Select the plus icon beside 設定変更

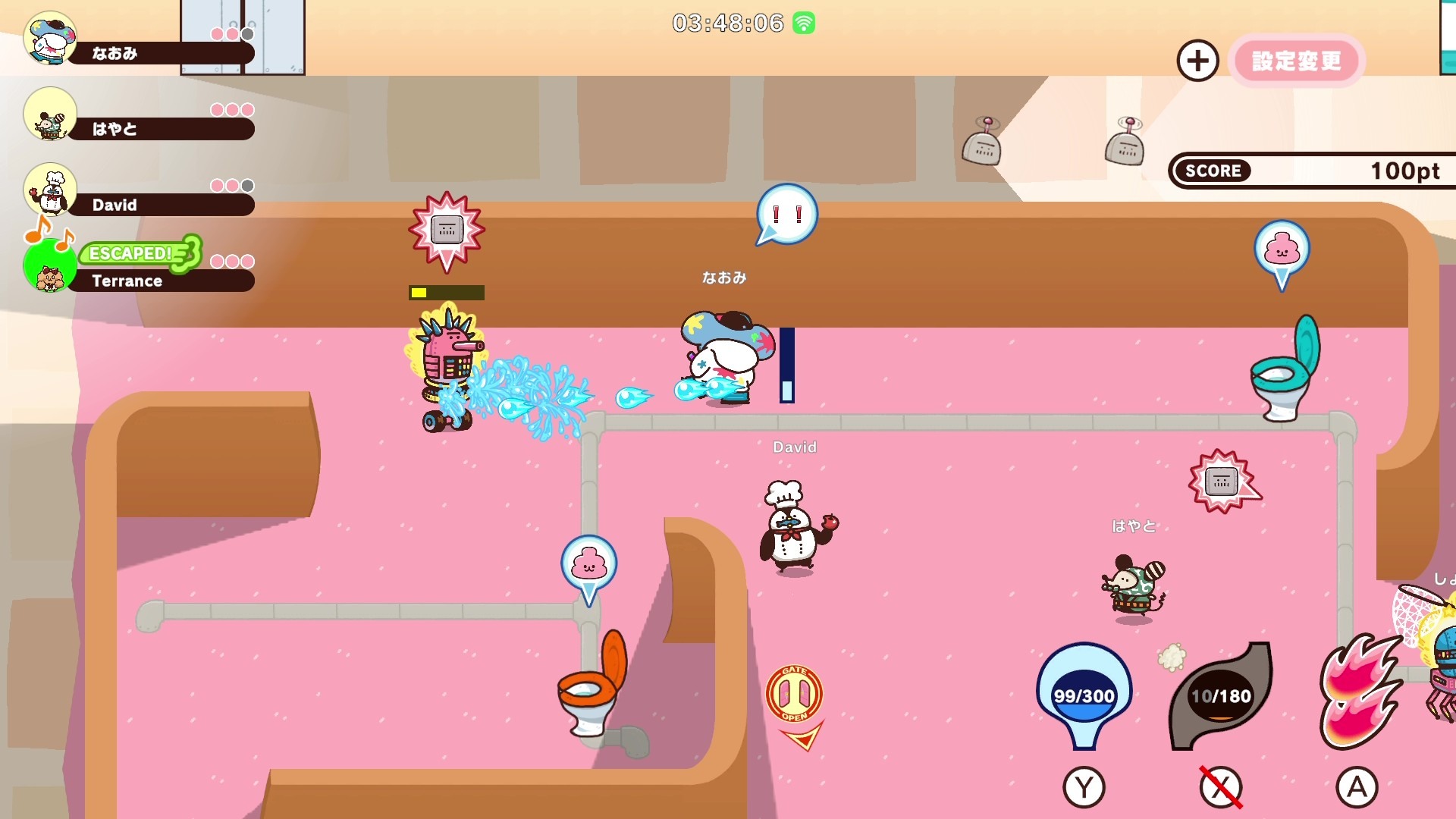1197,61
